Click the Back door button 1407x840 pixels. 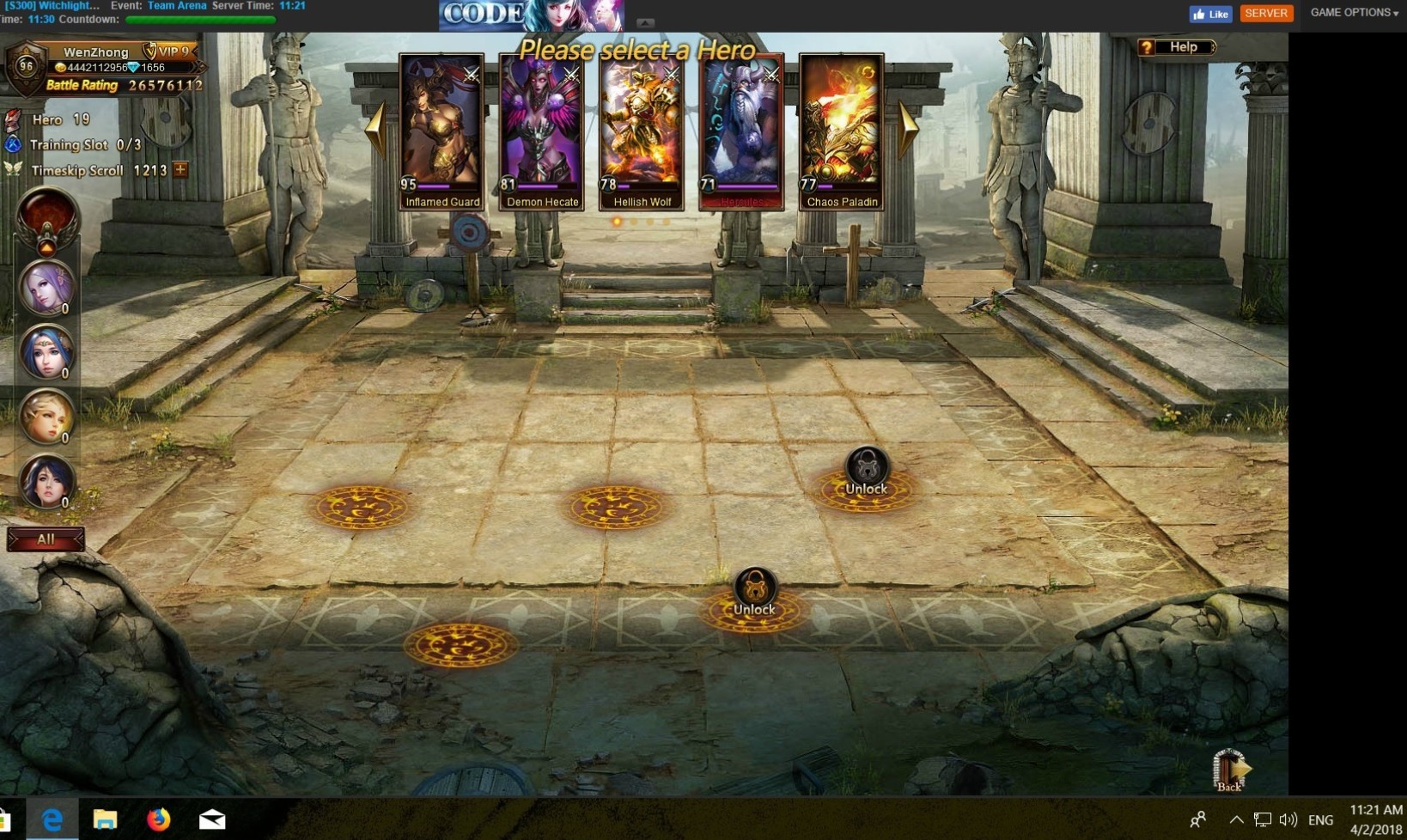point(1229,770)
